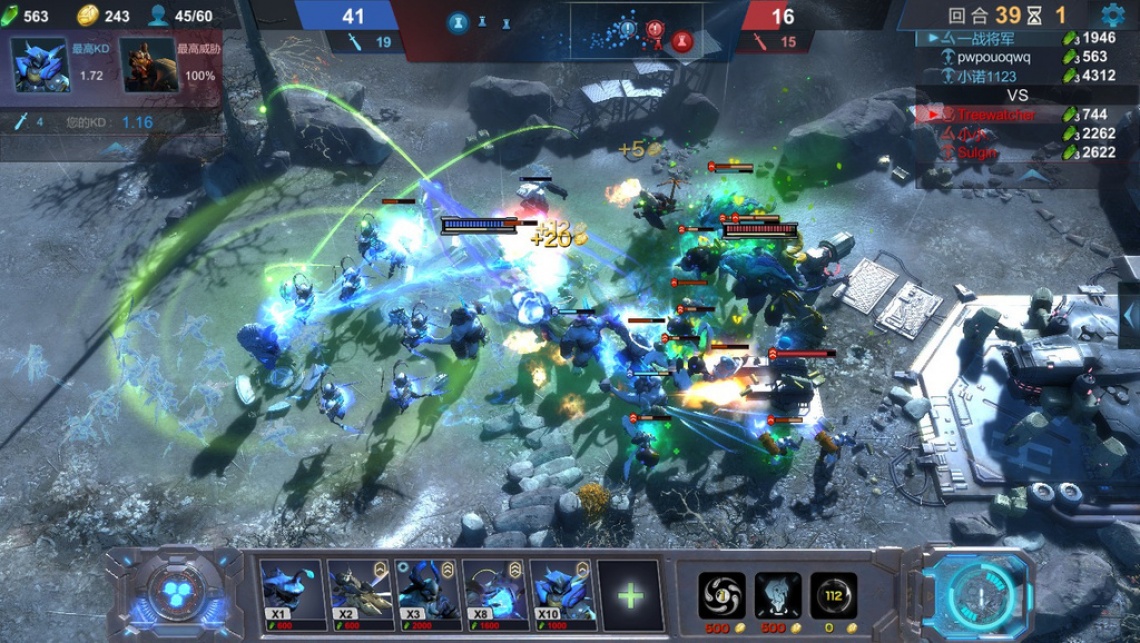Select the X10 unit card
The height and width of the screenshot is (643, 1140).
pyautogui.click(x=562, y=594)
